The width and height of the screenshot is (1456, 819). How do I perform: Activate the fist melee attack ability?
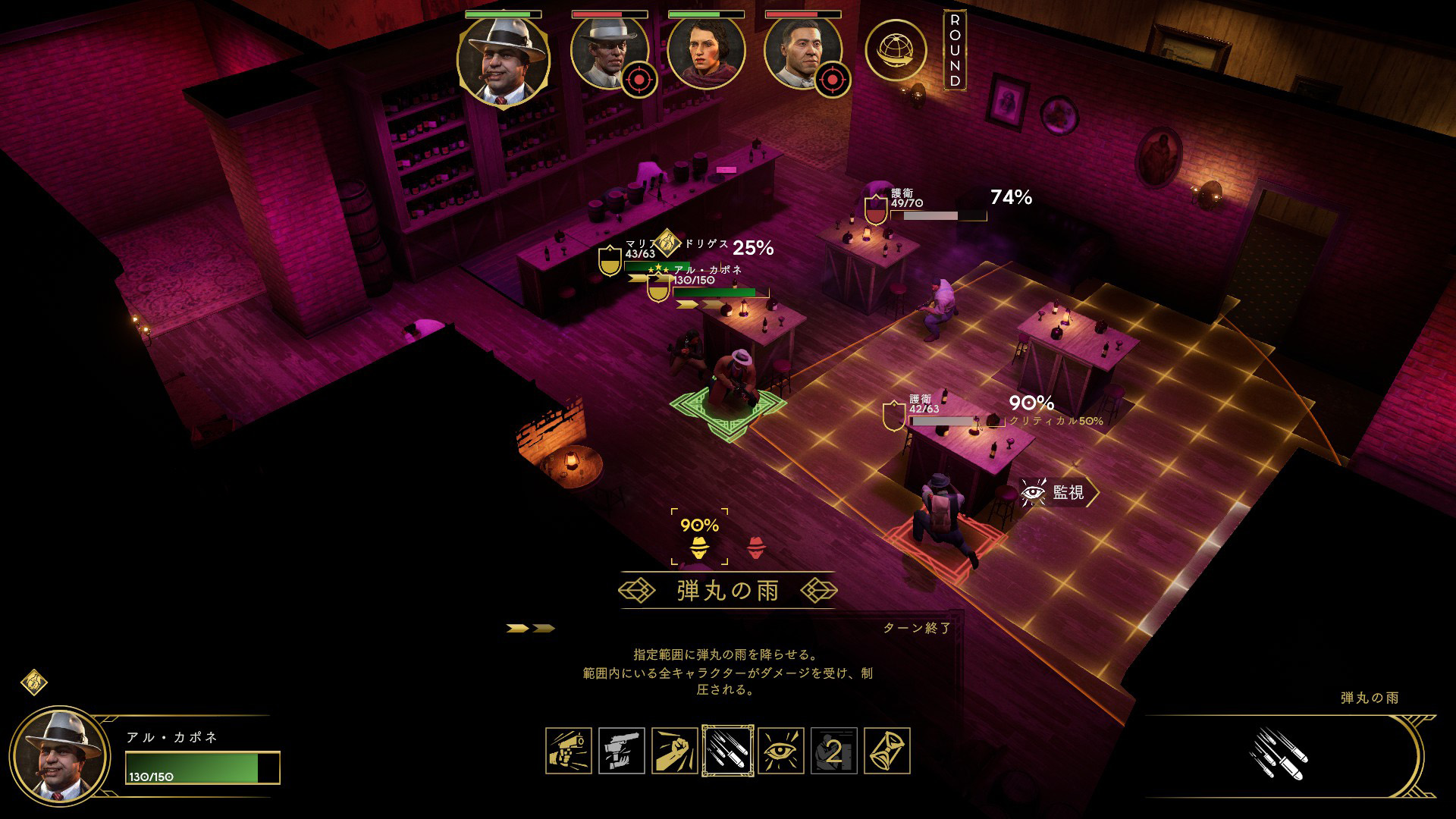675,751
